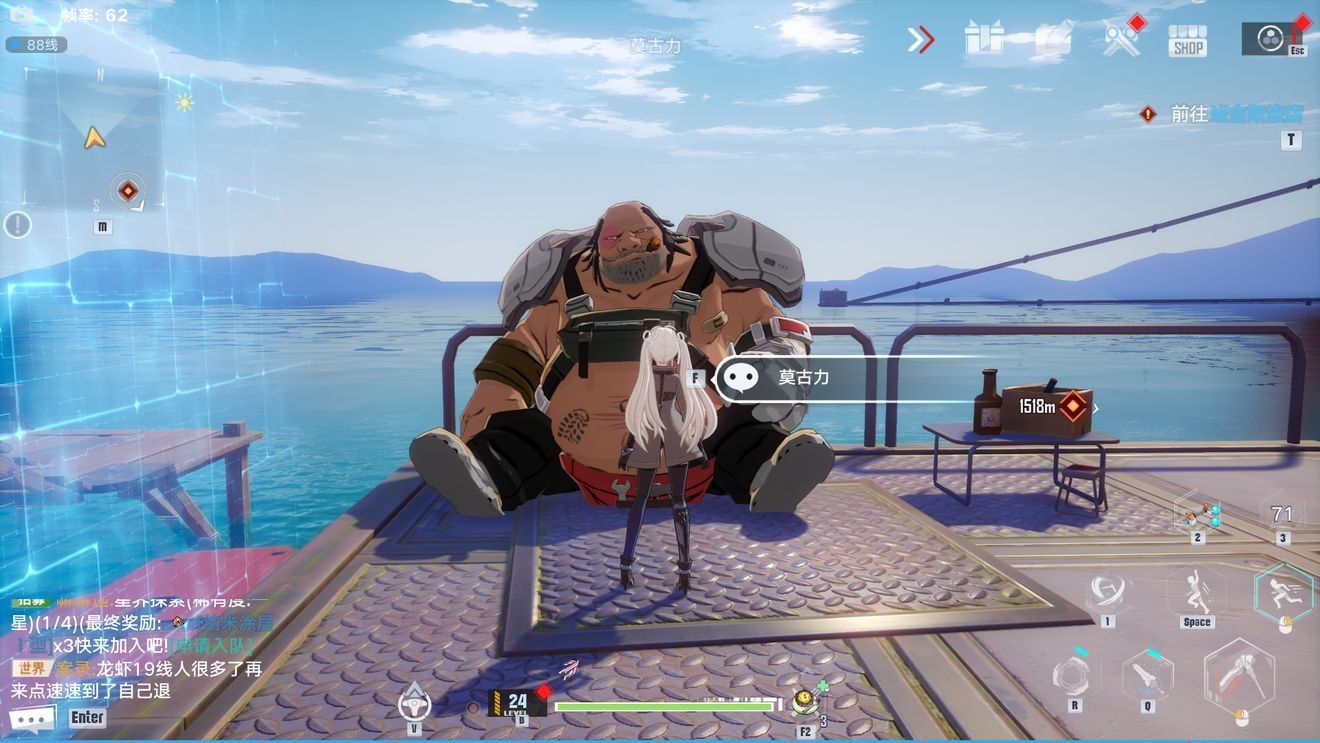Open the gift box rewards icon

(984, 39)
